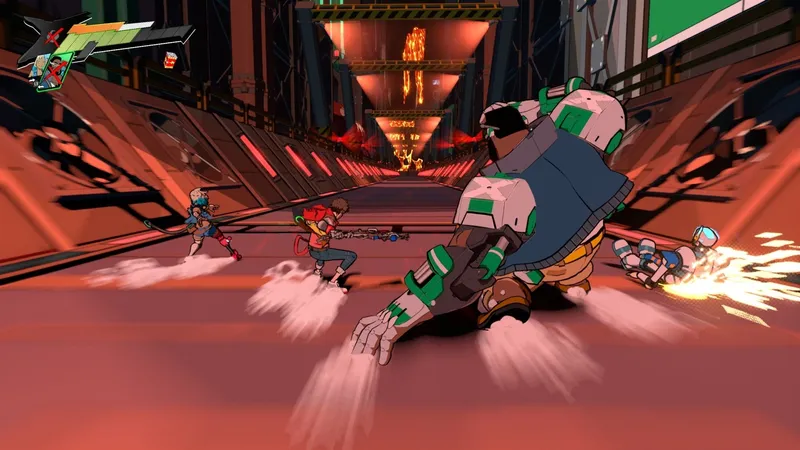Select the crossed-out partner portrait card
The width and height of the screenshot is (800, 450).
(56, 71)
